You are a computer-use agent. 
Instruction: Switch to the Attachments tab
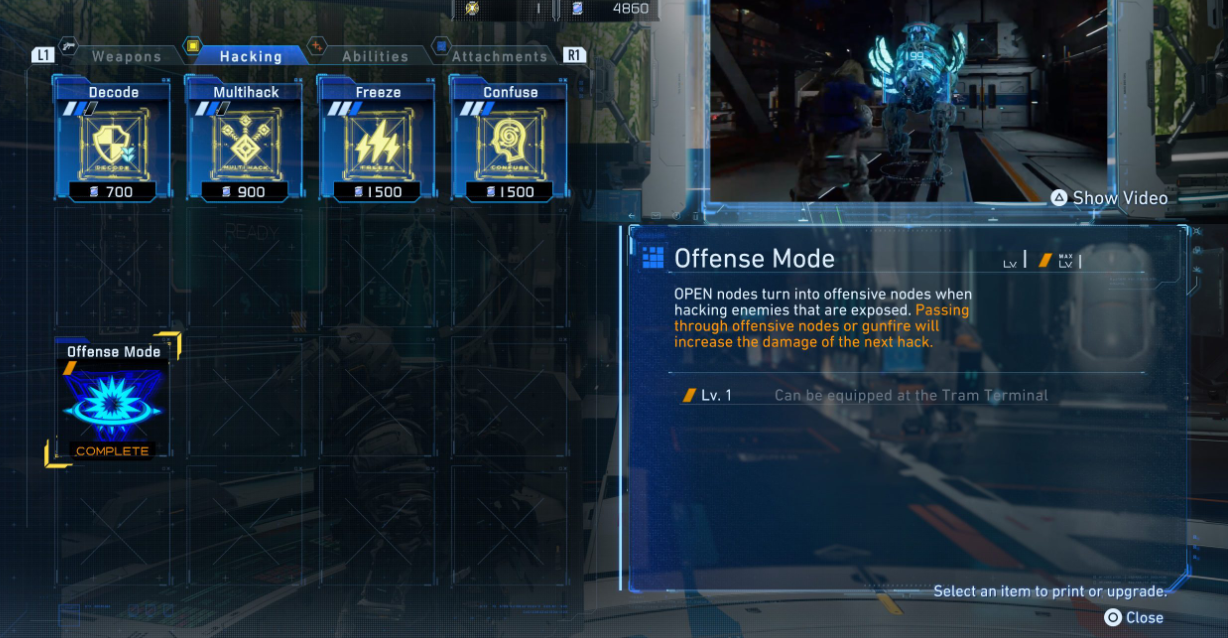coord(498,56)
